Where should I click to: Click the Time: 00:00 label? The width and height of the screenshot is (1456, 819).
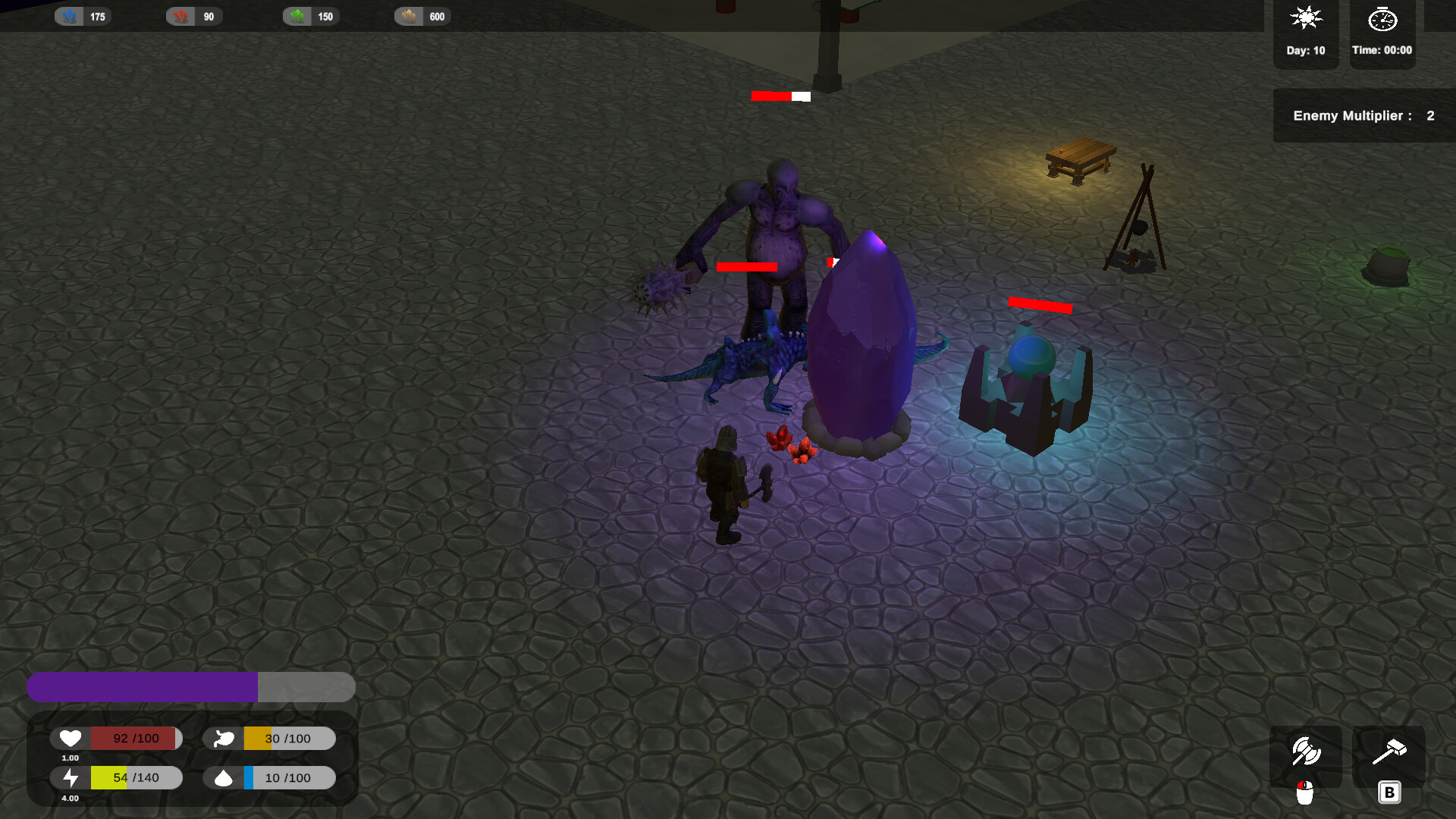tap(1382, 50)
